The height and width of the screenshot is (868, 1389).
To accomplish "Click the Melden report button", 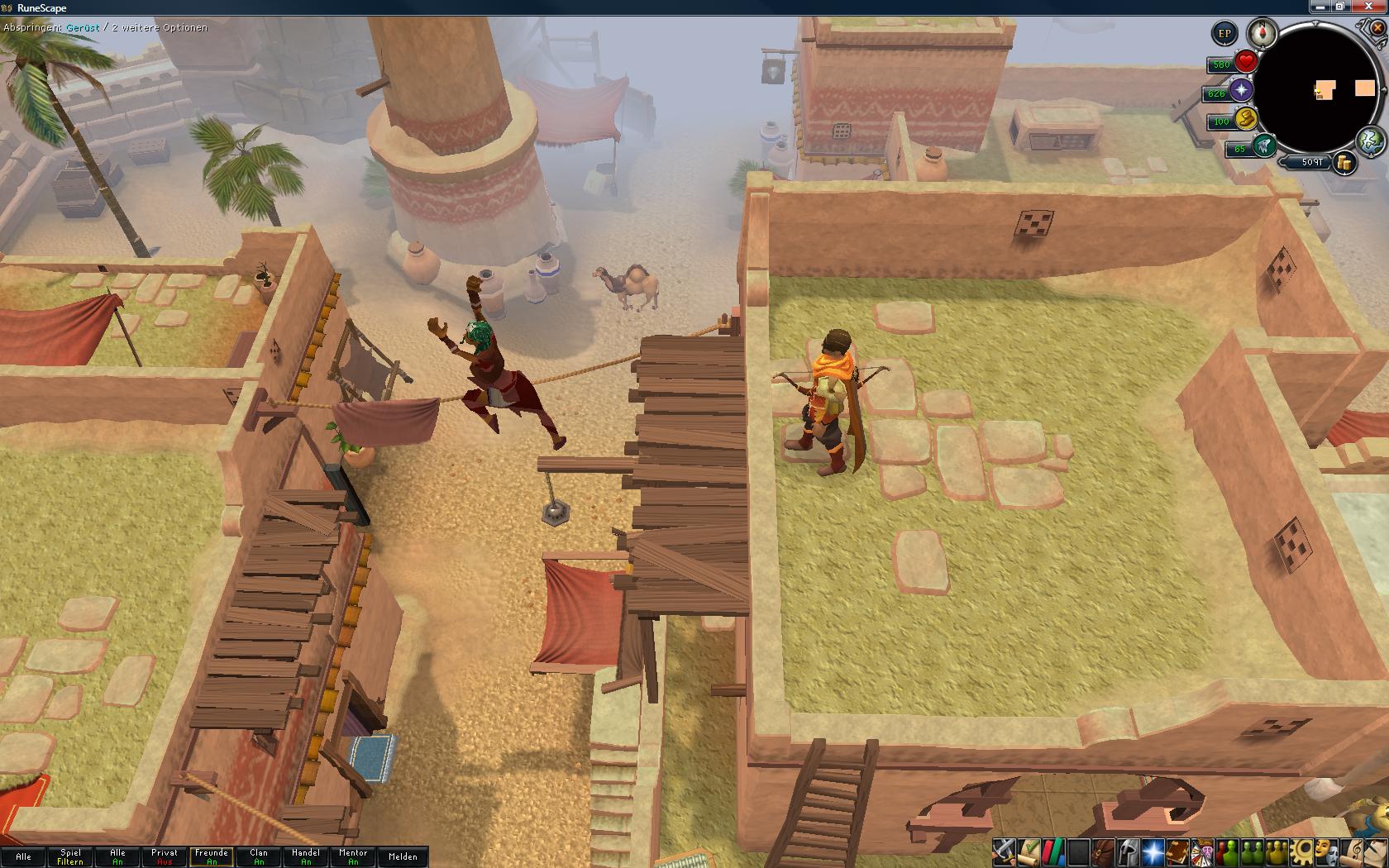I will (x=403, y=856).
